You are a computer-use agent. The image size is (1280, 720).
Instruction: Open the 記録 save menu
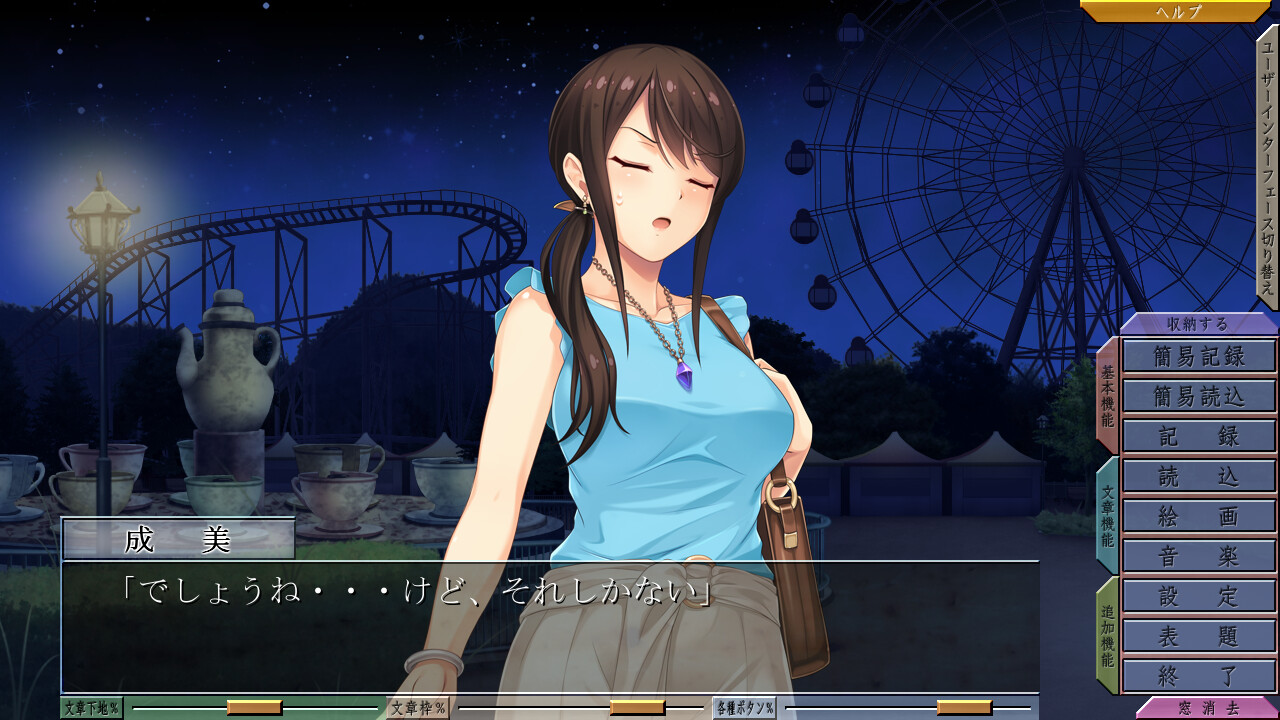[1199, 436]
